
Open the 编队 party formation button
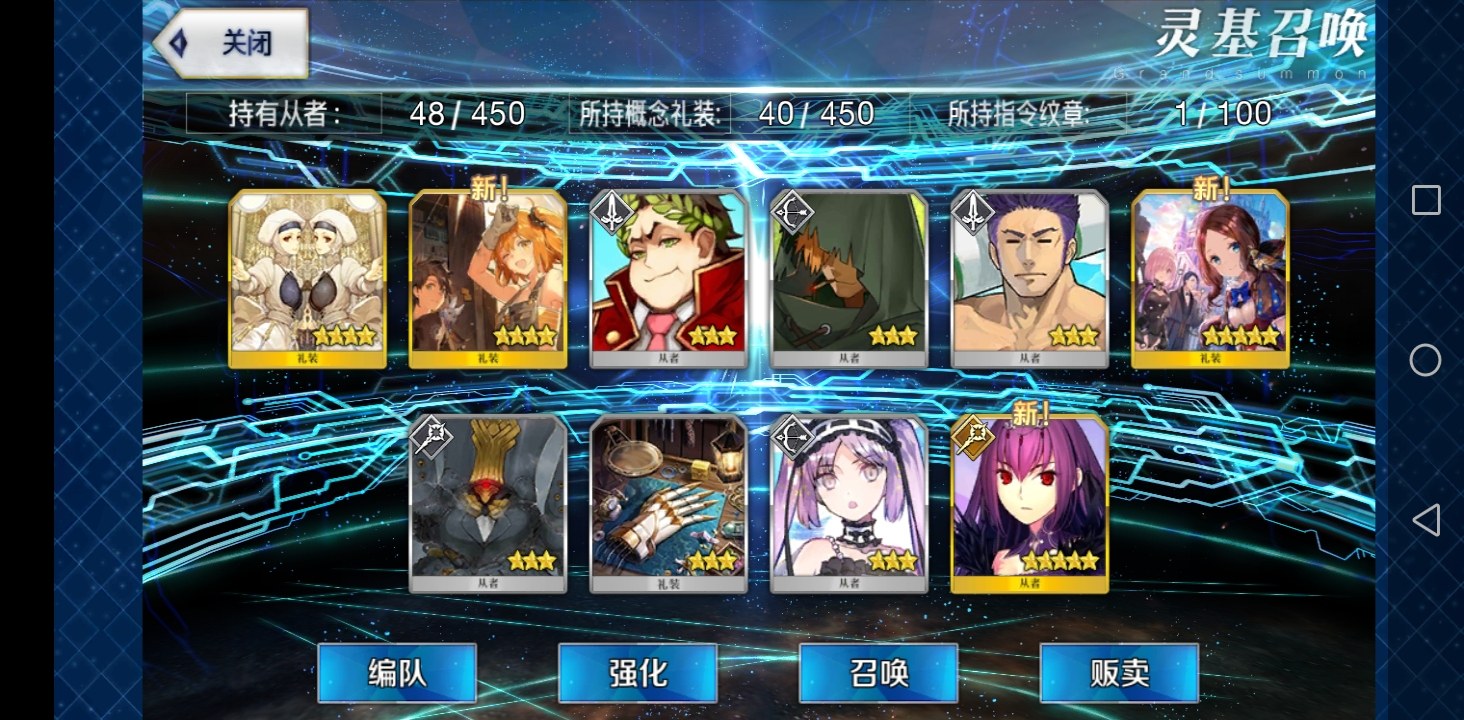[x=397, y=672]
